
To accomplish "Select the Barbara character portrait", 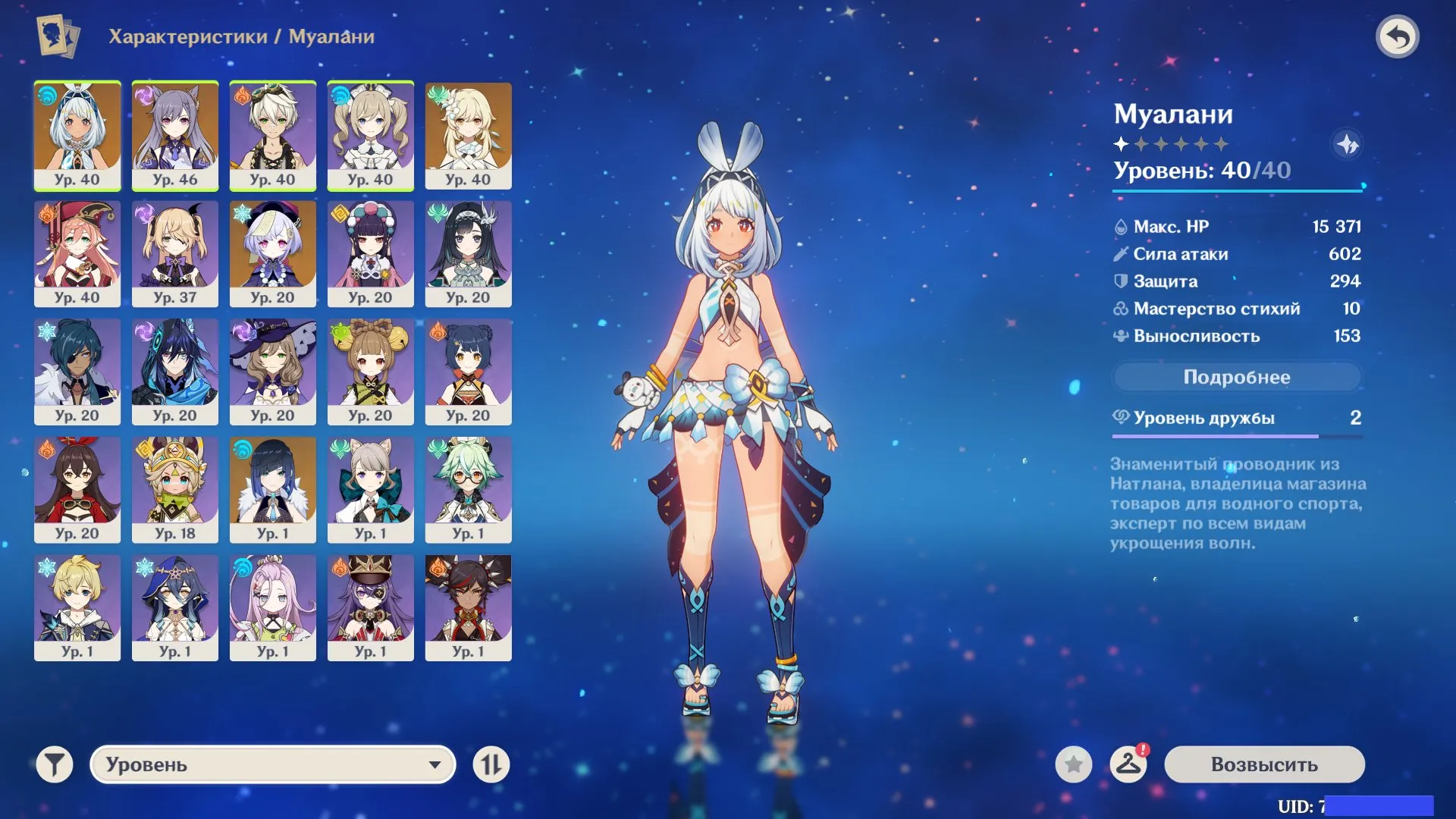I will click(x=371, y=135).
